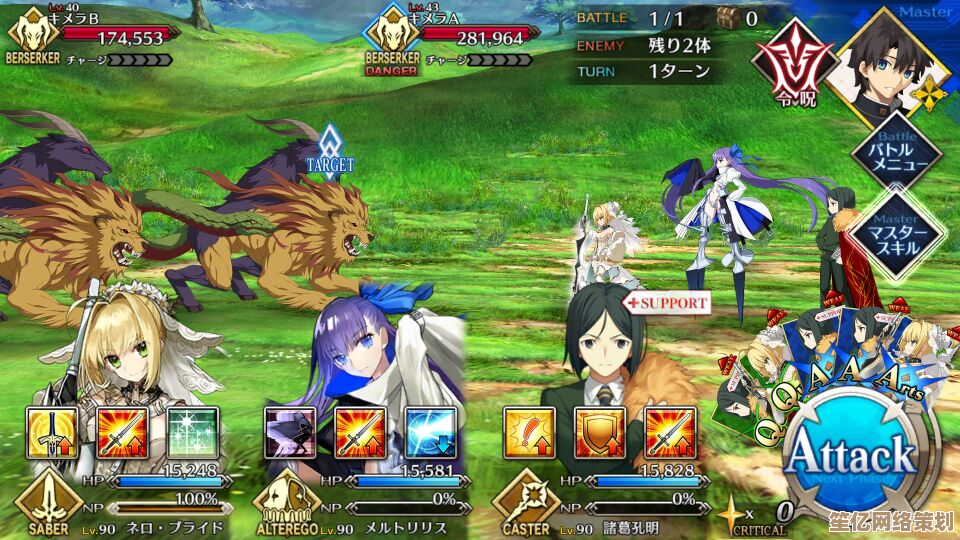
Task: Activate Nero Bride's red attack-up skill
Action: [121, 432]
